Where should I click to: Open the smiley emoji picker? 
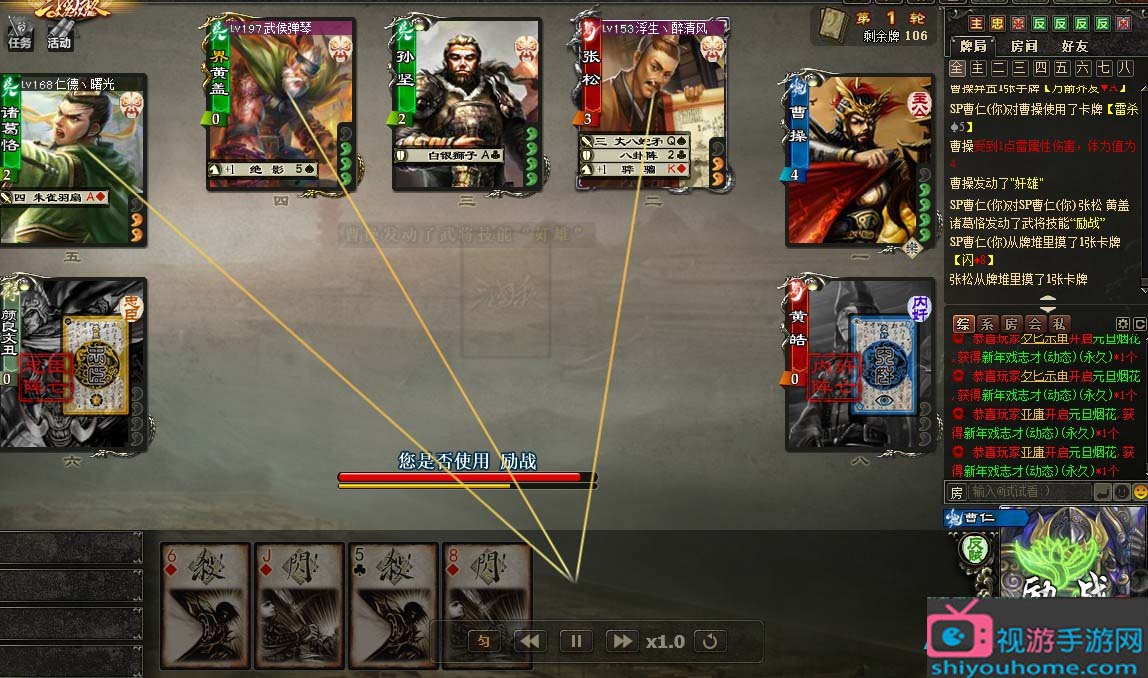click(1139, 492)
